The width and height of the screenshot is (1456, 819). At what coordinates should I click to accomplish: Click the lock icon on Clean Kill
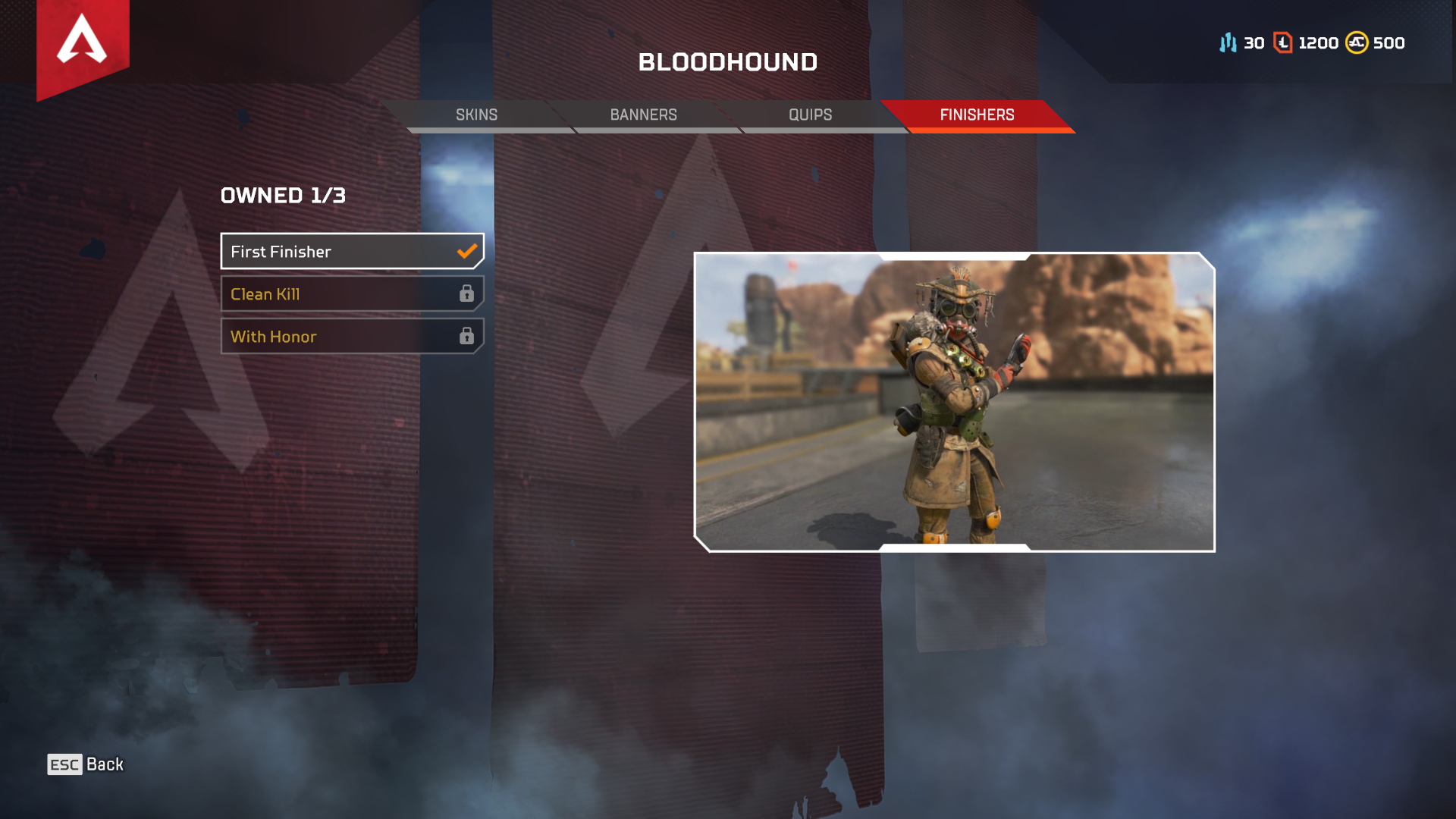(x=468, y=293)
